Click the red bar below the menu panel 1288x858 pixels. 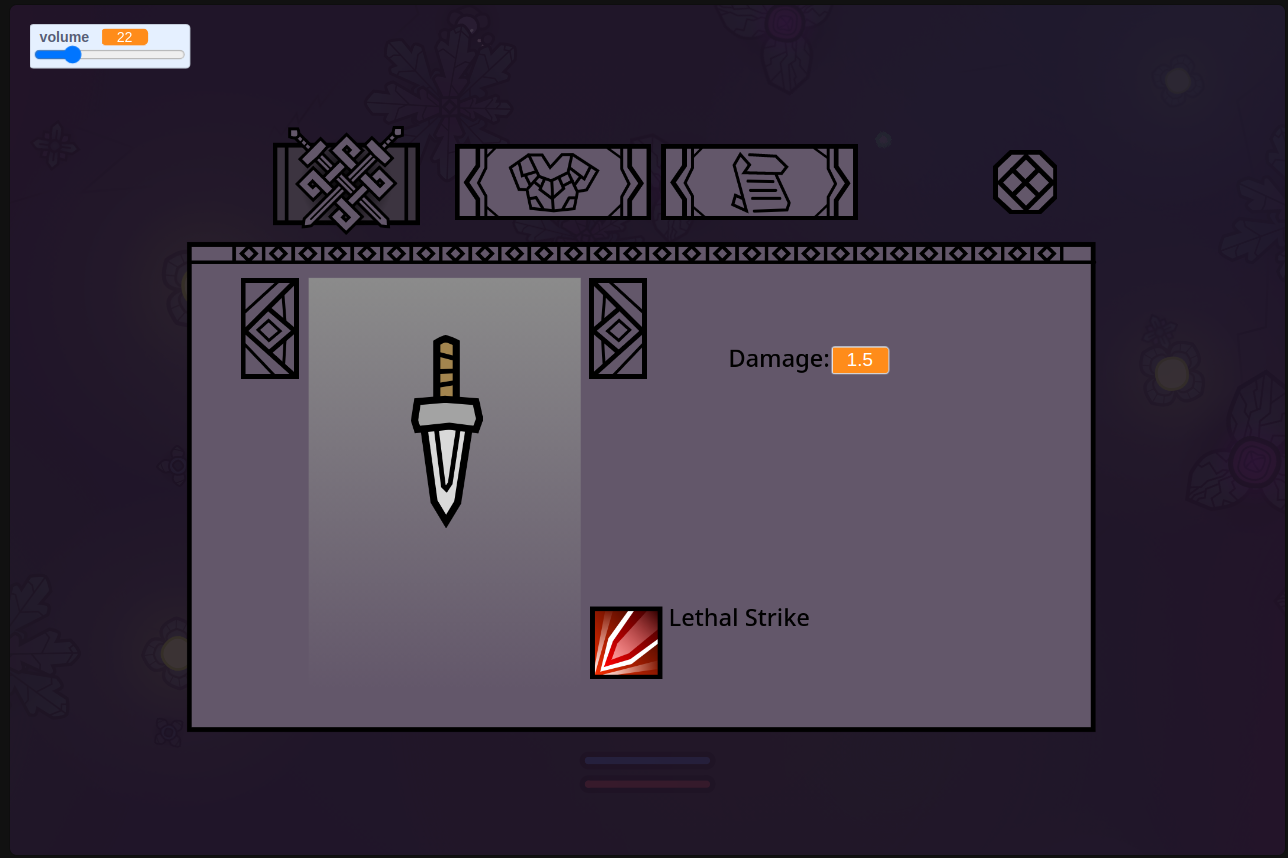pos(646,785)
